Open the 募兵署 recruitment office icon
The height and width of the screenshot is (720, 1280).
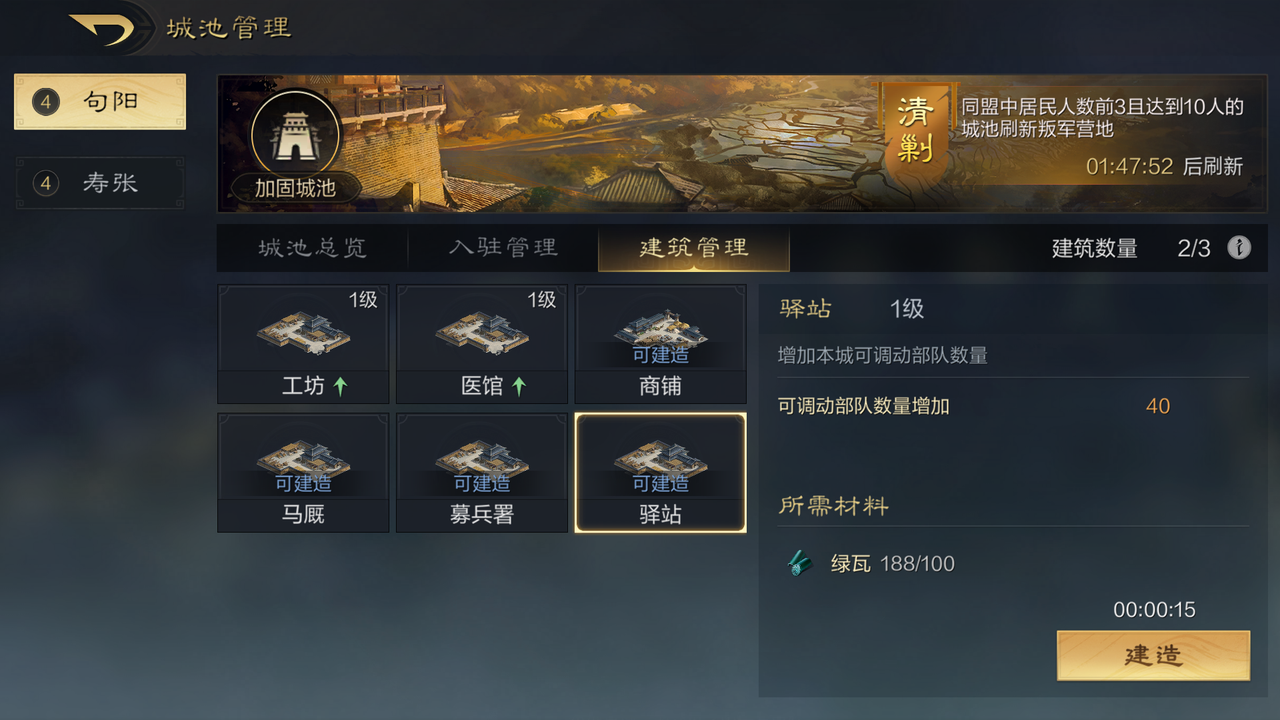coord(481,465)
